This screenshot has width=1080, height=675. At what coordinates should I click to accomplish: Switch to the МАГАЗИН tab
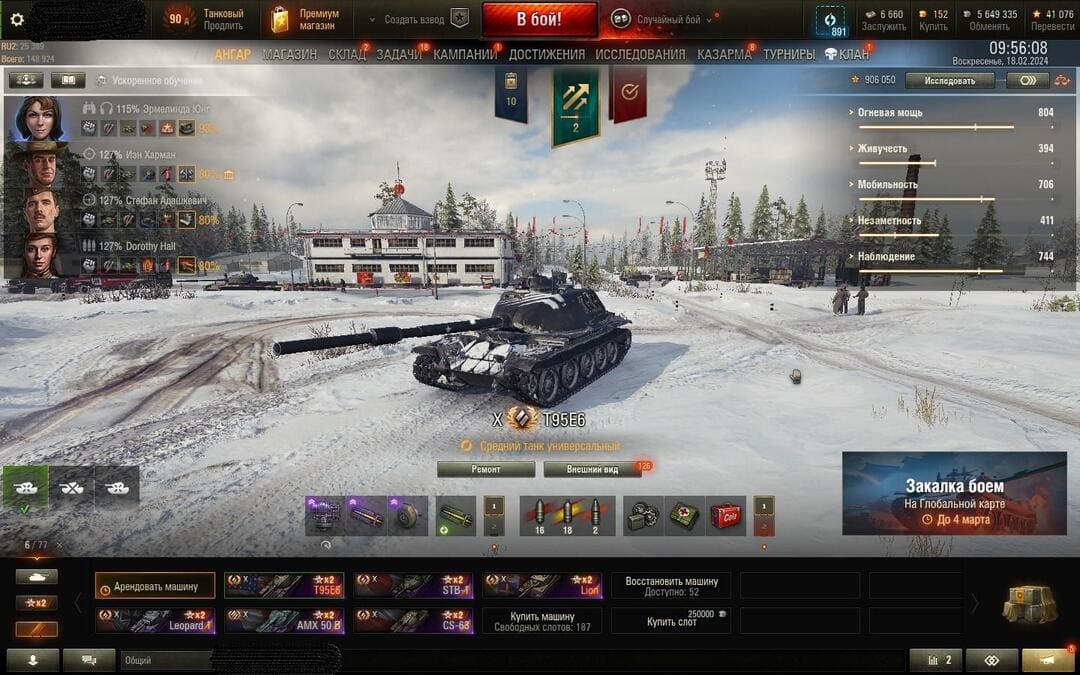coord(290,54)
